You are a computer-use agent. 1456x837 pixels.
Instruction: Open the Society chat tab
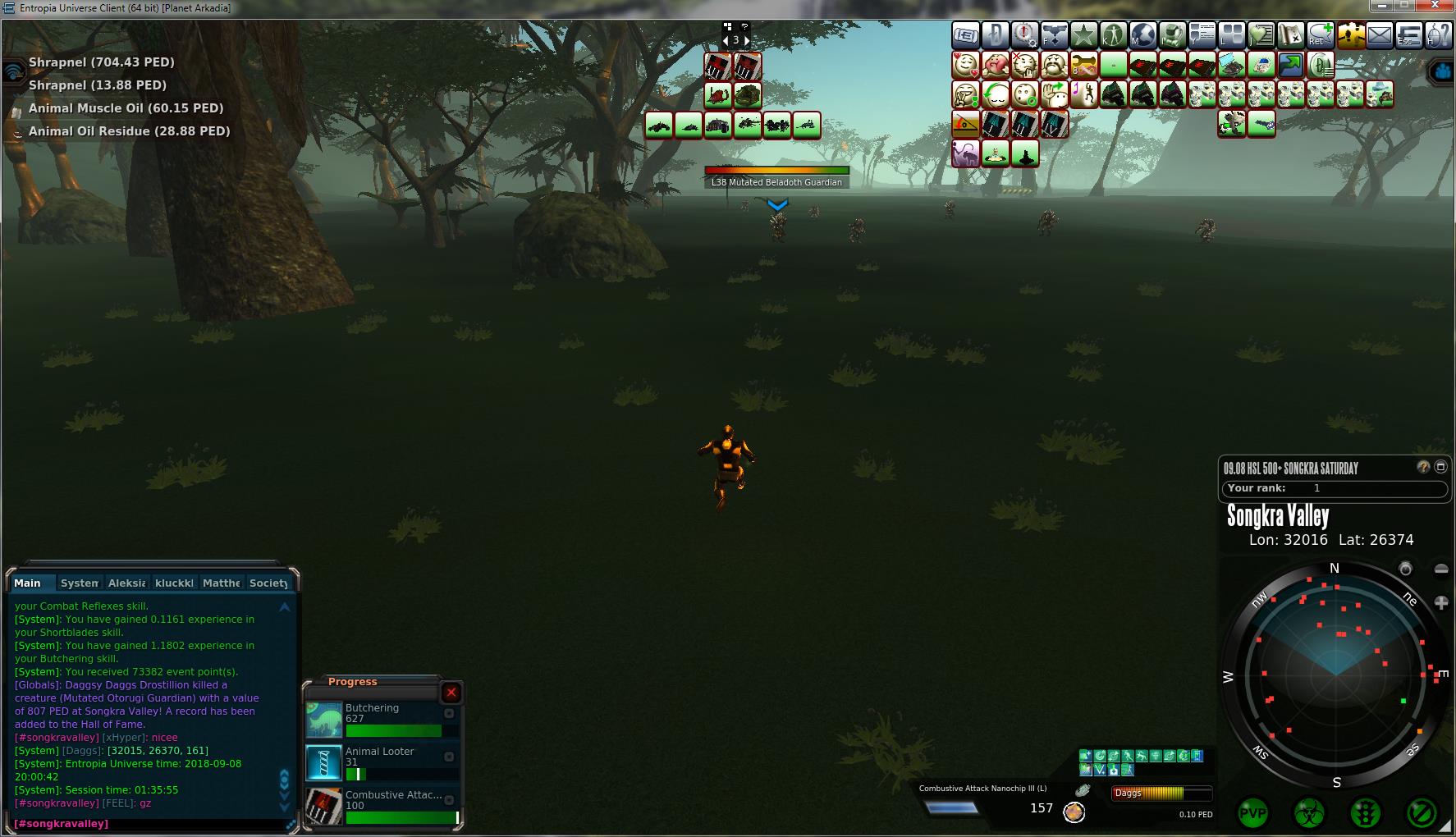click(x=268, y=583)
